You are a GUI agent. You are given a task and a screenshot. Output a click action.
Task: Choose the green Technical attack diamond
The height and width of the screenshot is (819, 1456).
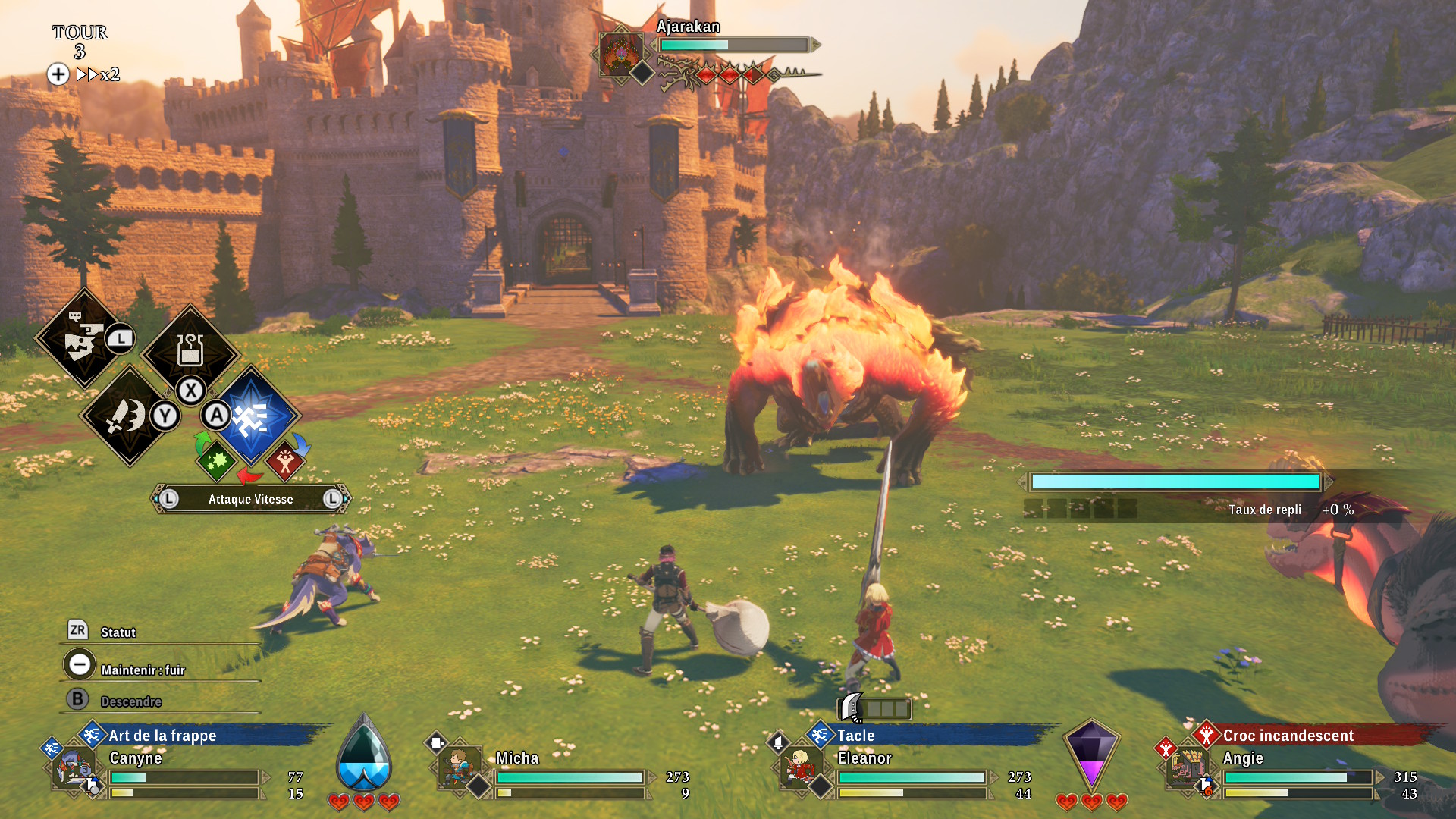(x=216, y=460)
